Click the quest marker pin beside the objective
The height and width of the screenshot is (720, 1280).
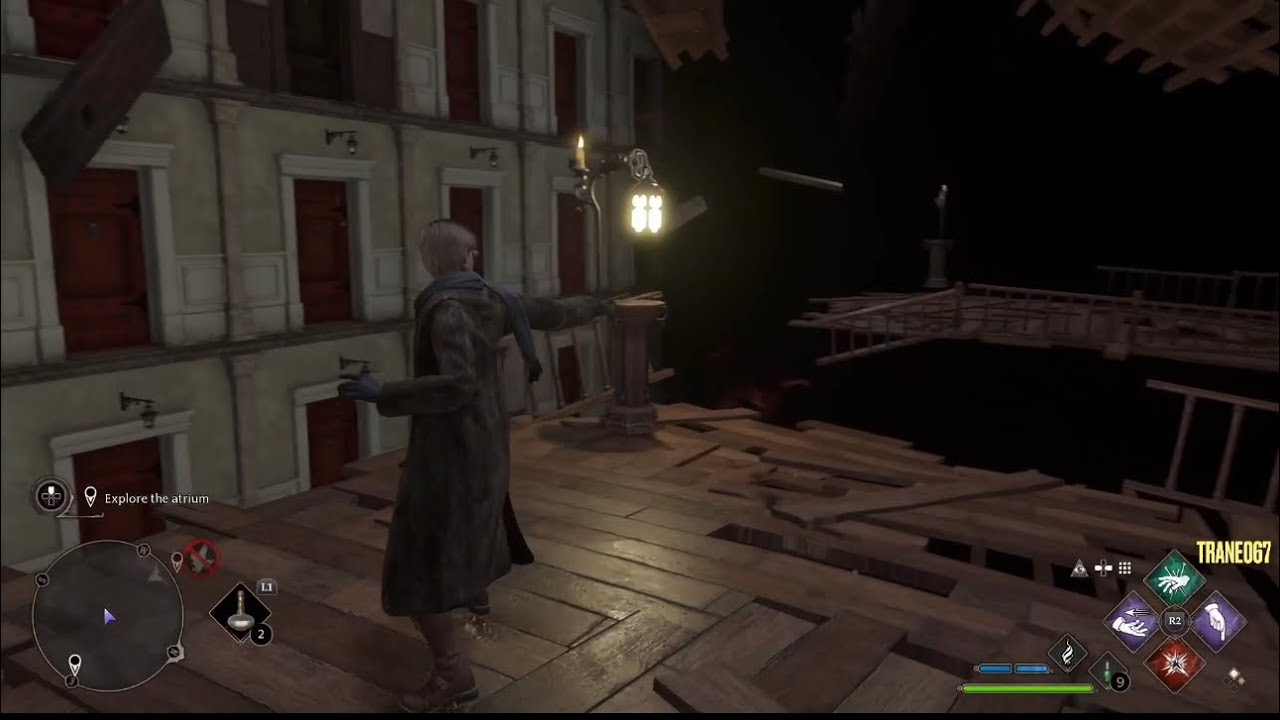point(90,496)
